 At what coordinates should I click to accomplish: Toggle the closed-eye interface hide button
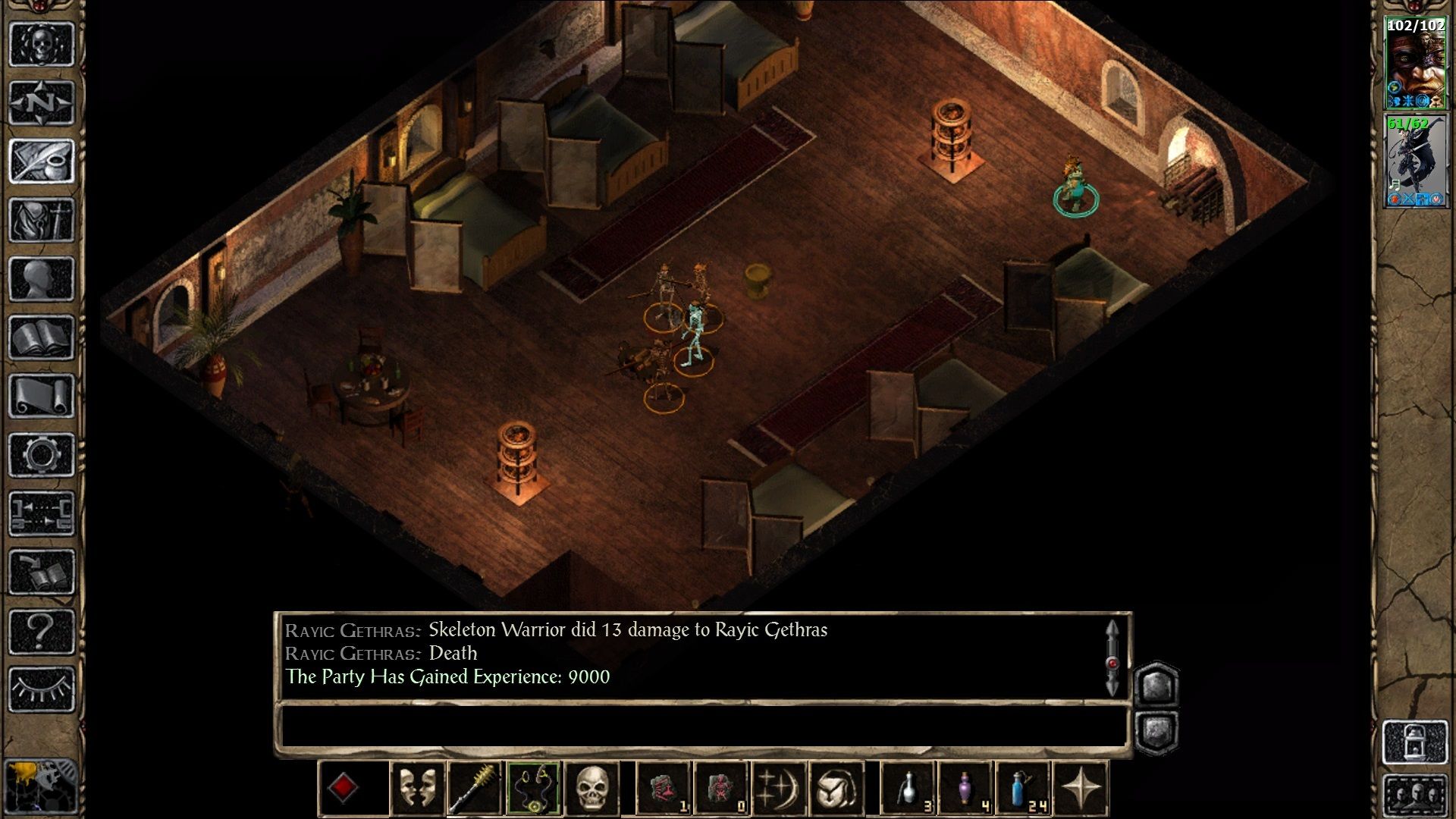42,689
